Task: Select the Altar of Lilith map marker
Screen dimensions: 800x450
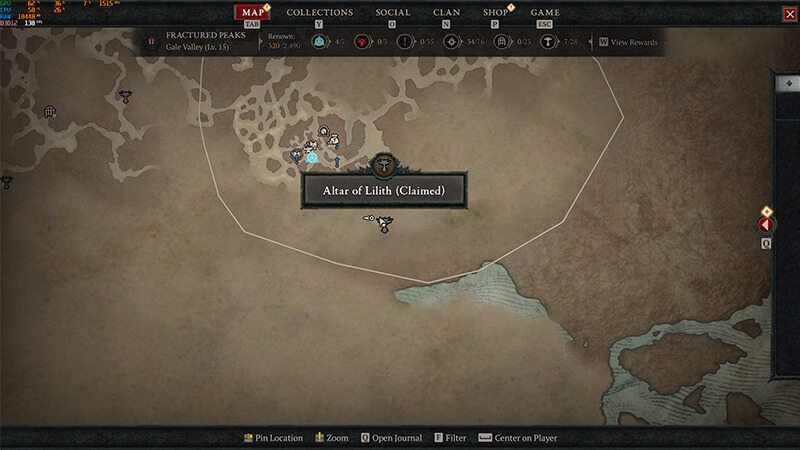Action: click(381, 166)
